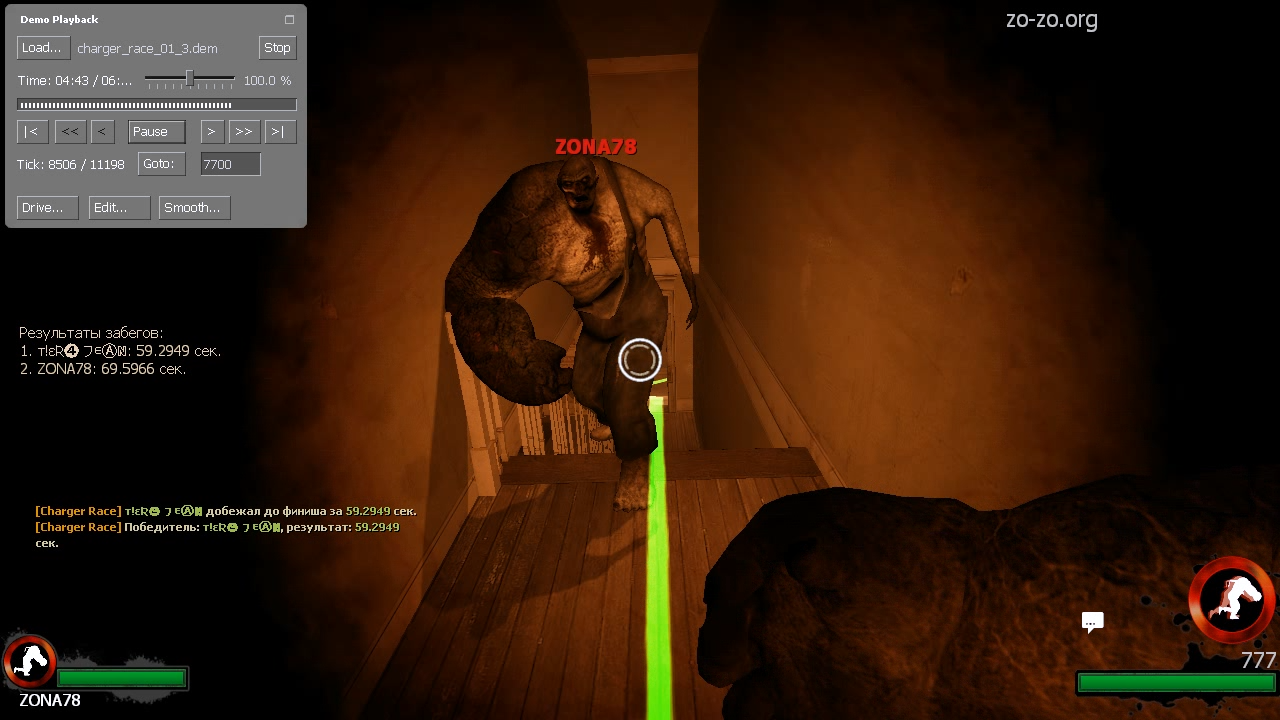Step forward one tick
The height and width of the screenshot is (720, 1280).
211,132
